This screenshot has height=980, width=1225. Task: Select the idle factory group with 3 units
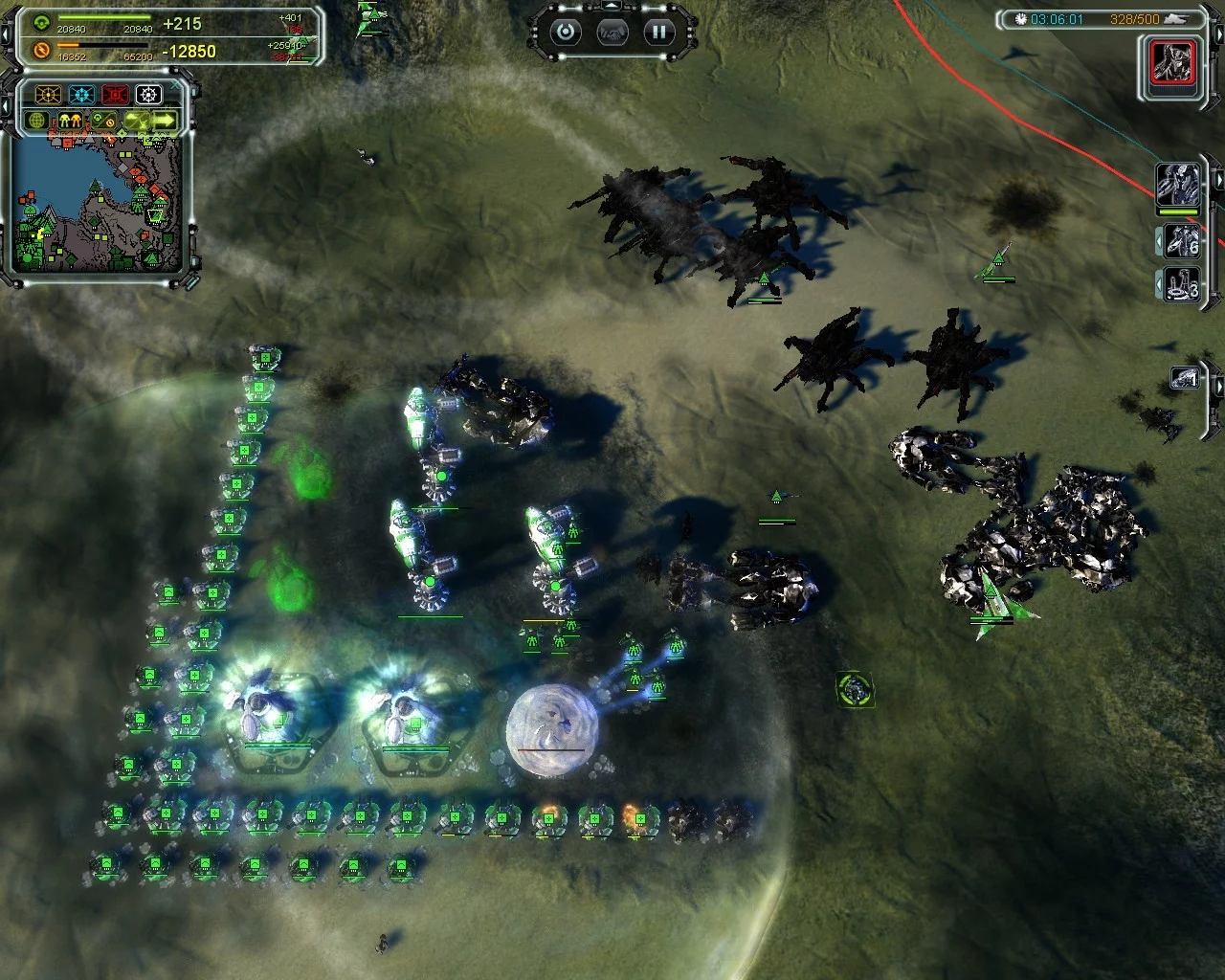click(1180, 284)
